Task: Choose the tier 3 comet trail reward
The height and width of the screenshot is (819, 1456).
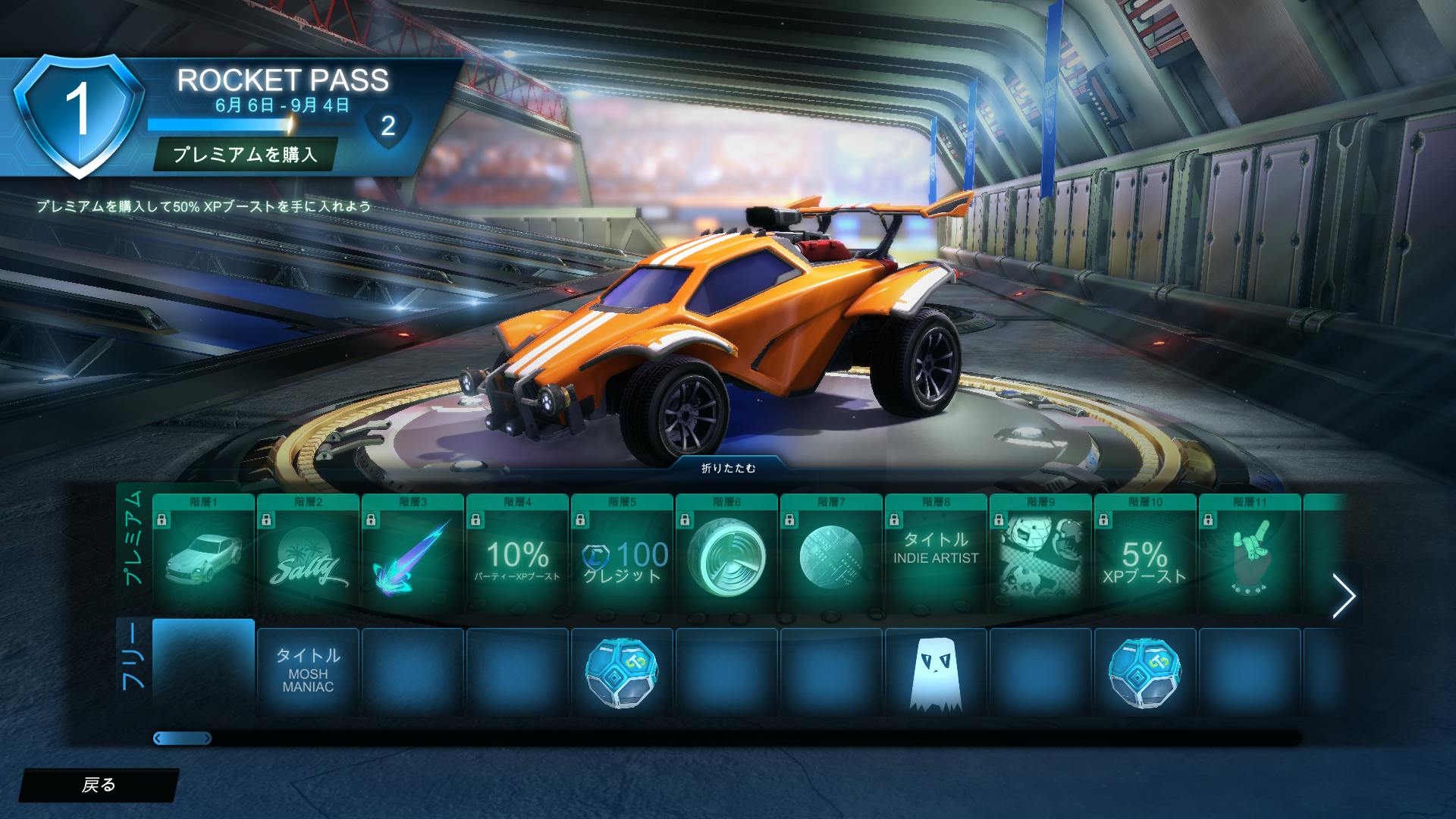Action: coord(413,557)
